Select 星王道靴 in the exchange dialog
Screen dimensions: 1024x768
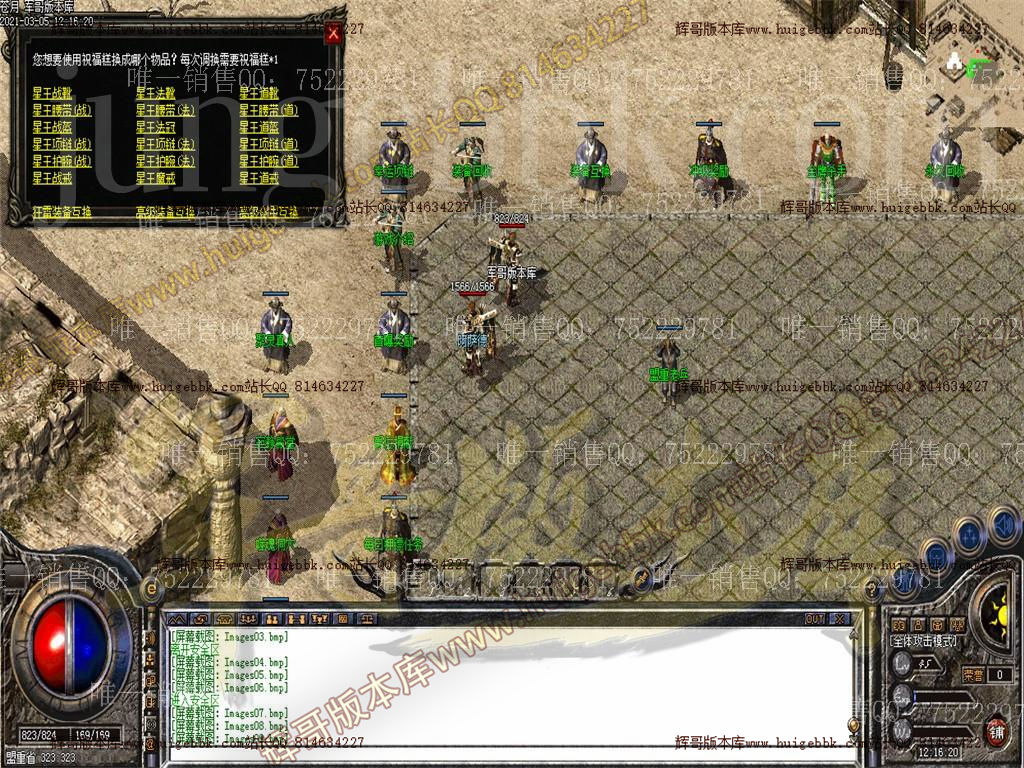point(259,93)
